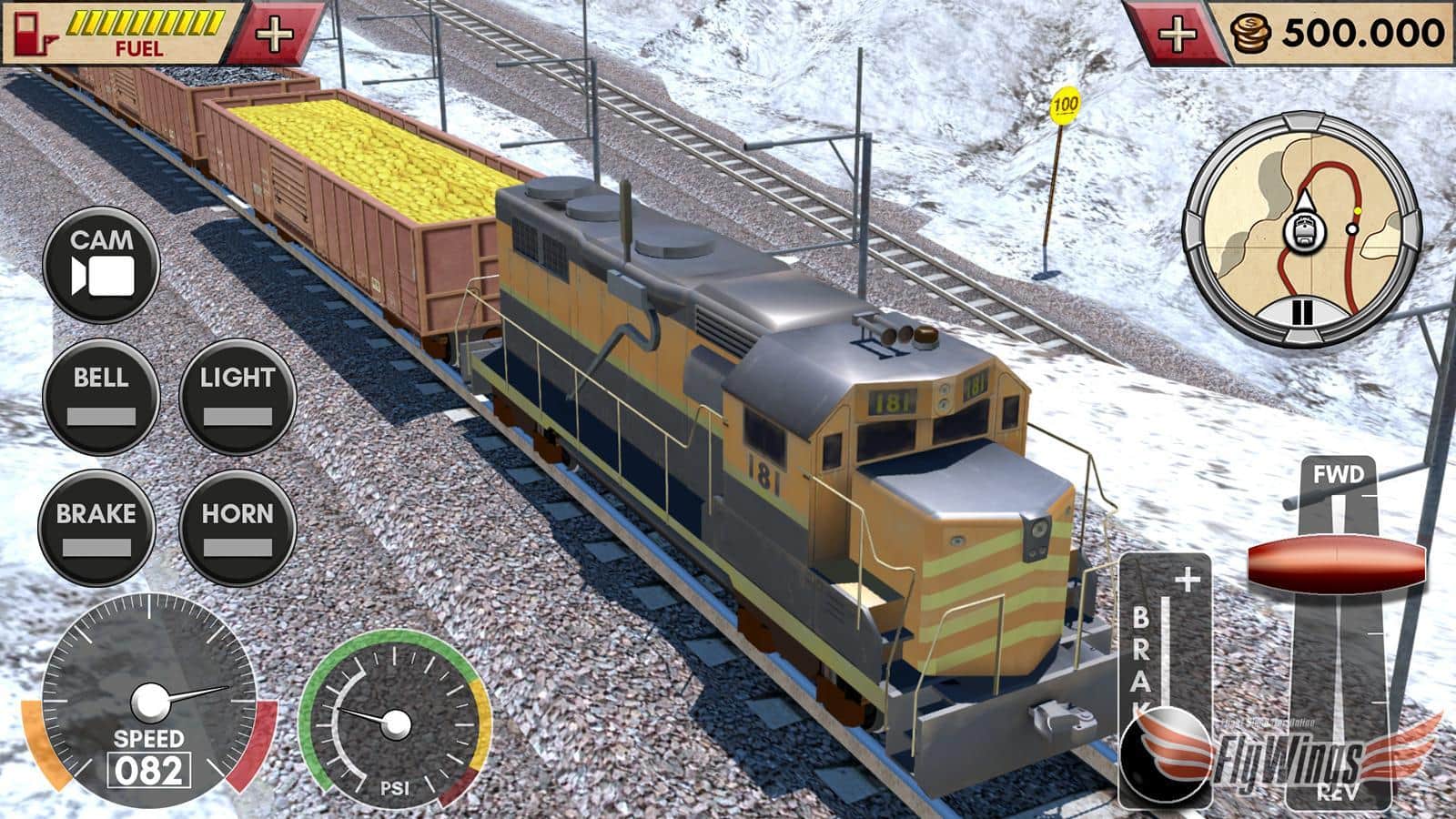Toggle the locomotive LIGHT button

coord(237,395)
